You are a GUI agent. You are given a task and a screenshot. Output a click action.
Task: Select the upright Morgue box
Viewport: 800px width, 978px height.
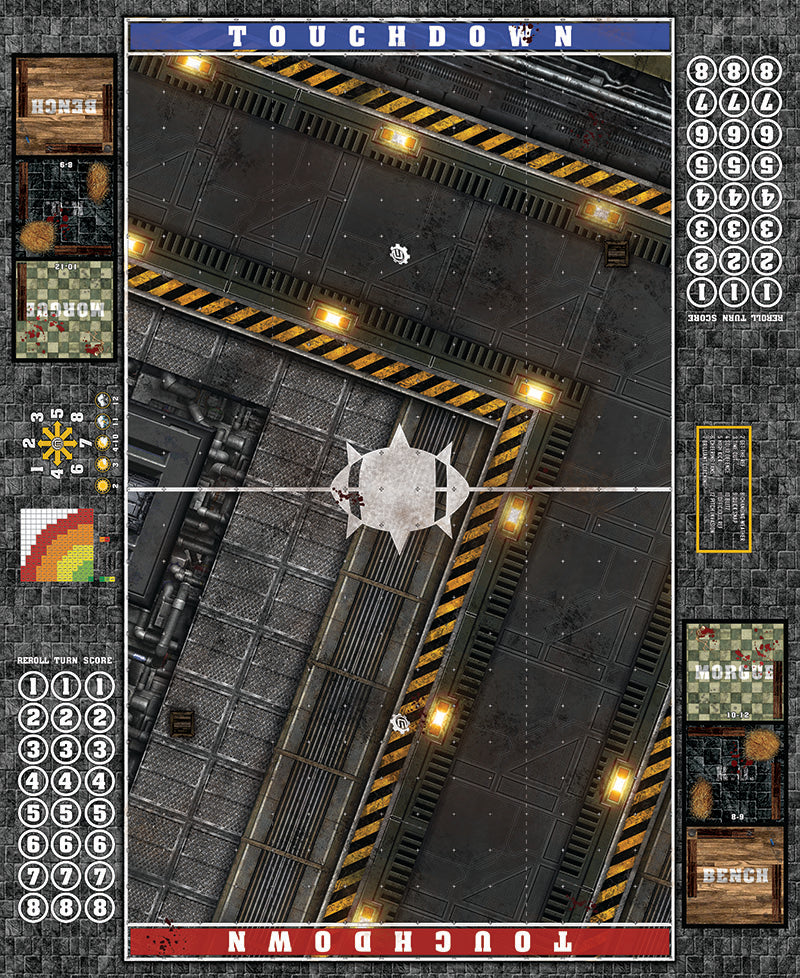[x=735, y=670]
